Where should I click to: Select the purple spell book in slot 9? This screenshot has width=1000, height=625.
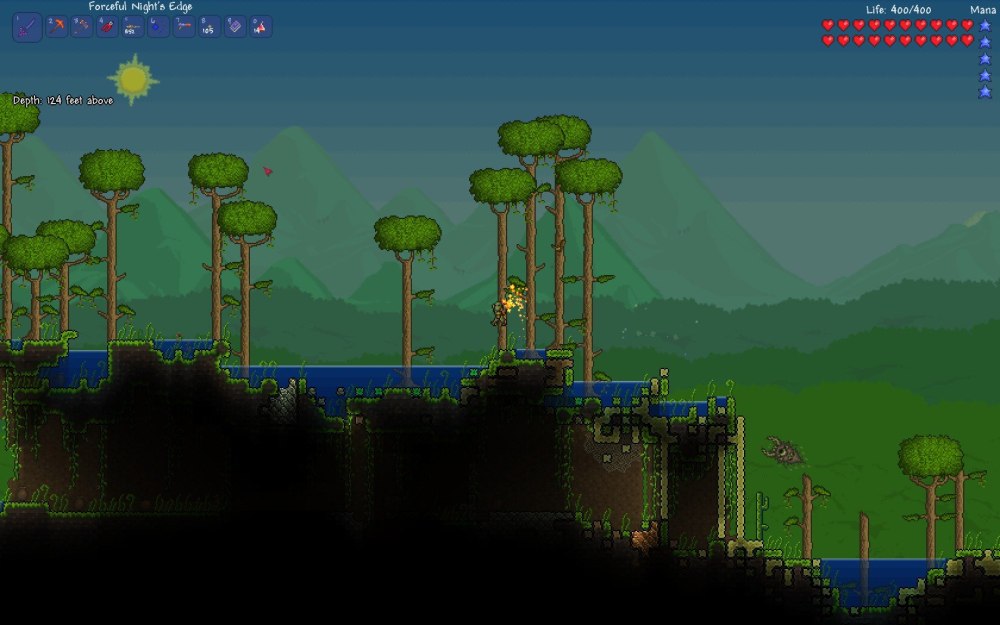coord(234,27)
